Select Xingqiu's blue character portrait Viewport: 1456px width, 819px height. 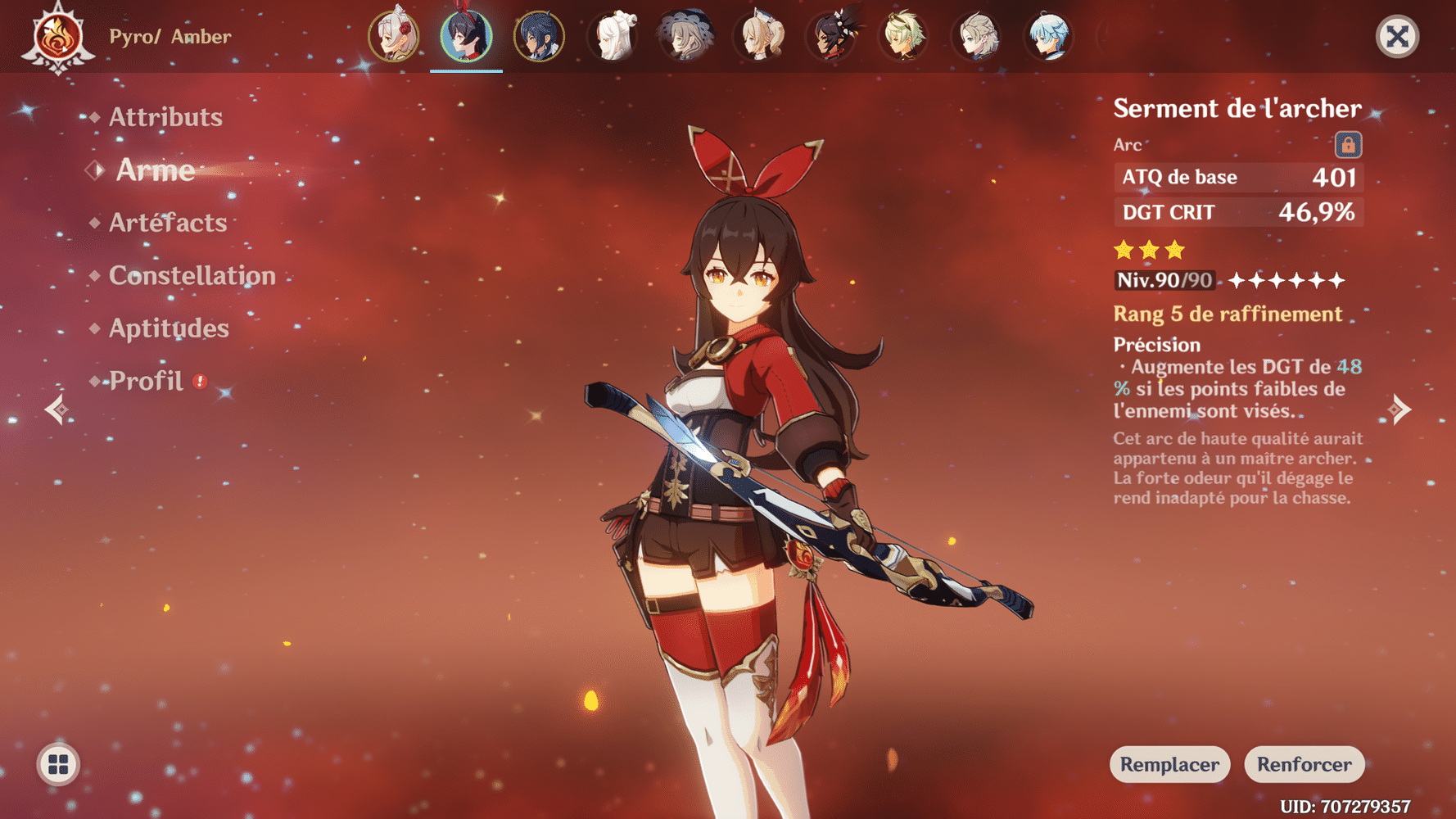pos(540,37)
